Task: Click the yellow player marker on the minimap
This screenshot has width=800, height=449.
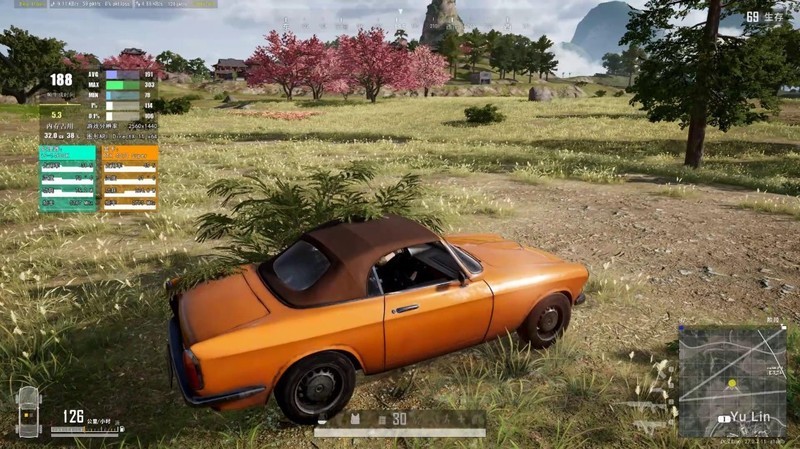Action: tap(732, 384)
